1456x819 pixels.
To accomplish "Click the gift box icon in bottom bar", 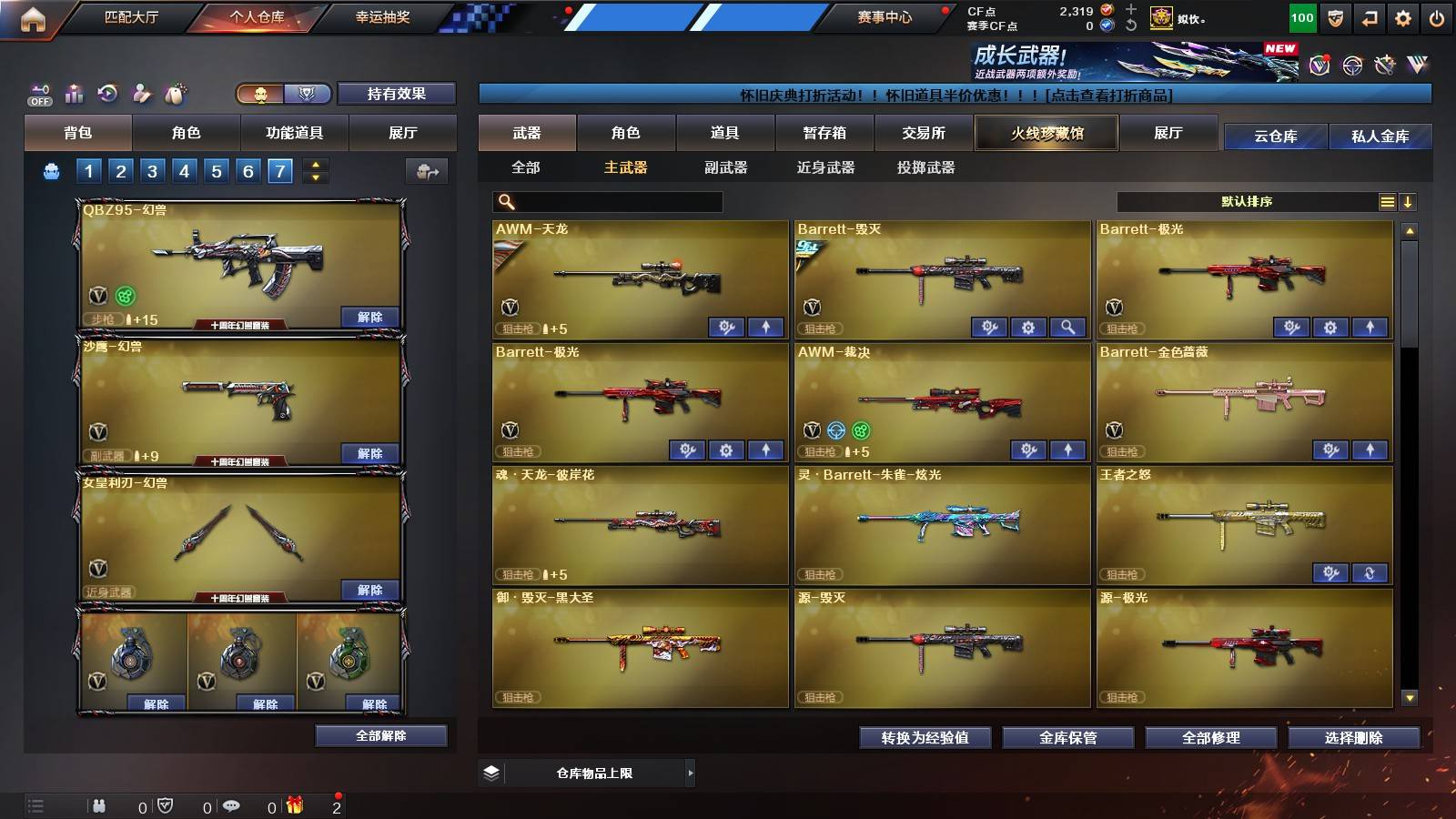I will 293,805.
